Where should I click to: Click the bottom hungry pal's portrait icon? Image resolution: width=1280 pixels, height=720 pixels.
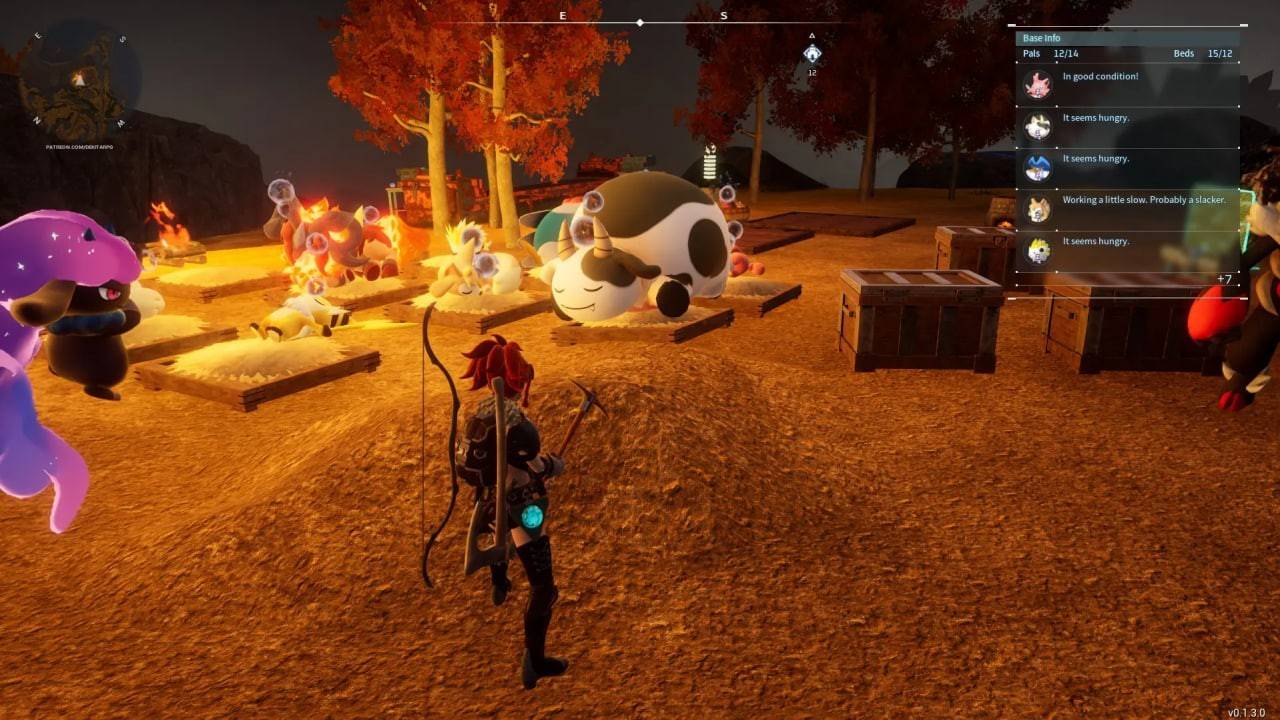[1038, 250]
